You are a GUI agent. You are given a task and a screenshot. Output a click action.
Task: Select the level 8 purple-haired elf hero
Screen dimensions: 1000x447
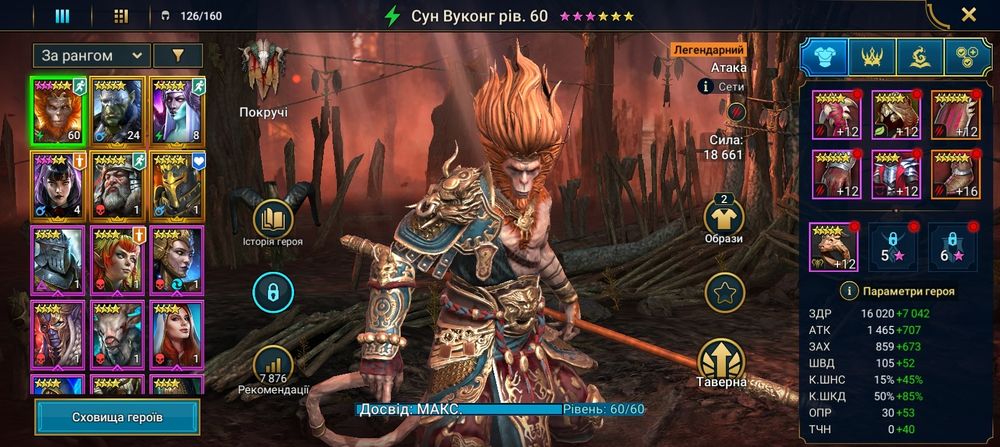tap(177, 110)
